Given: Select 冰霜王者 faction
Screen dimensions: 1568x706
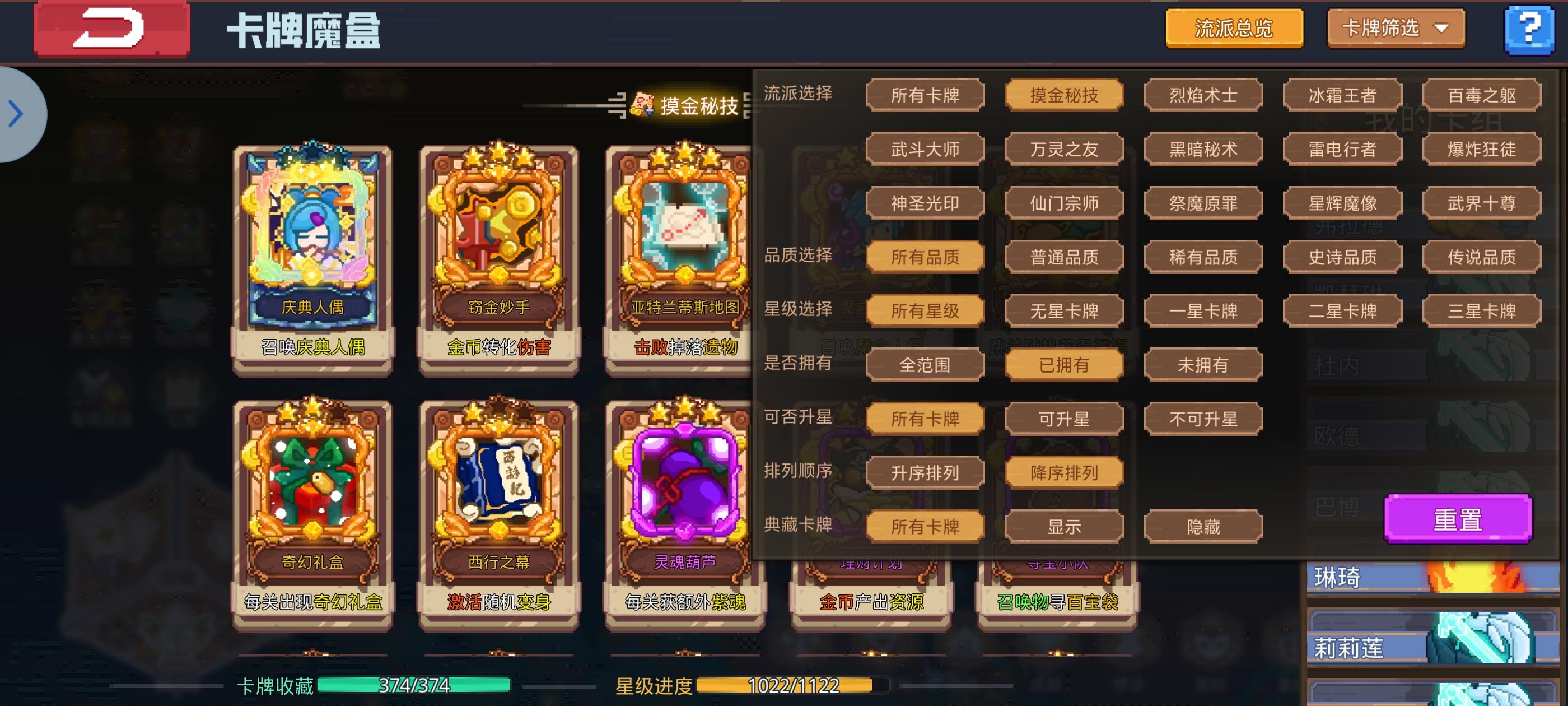Looking at the screenshot, I should pos(1342,96).
